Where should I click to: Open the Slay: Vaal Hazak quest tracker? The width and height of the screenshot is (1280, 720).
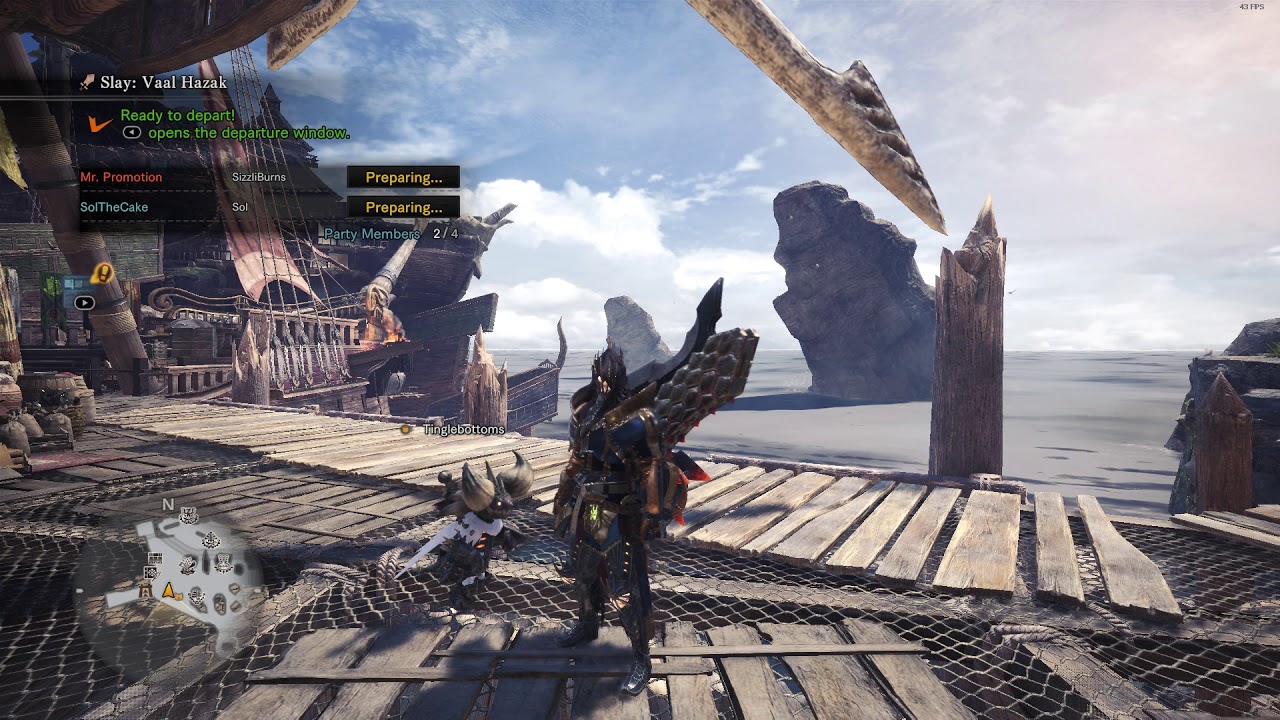tap(163, 83)
